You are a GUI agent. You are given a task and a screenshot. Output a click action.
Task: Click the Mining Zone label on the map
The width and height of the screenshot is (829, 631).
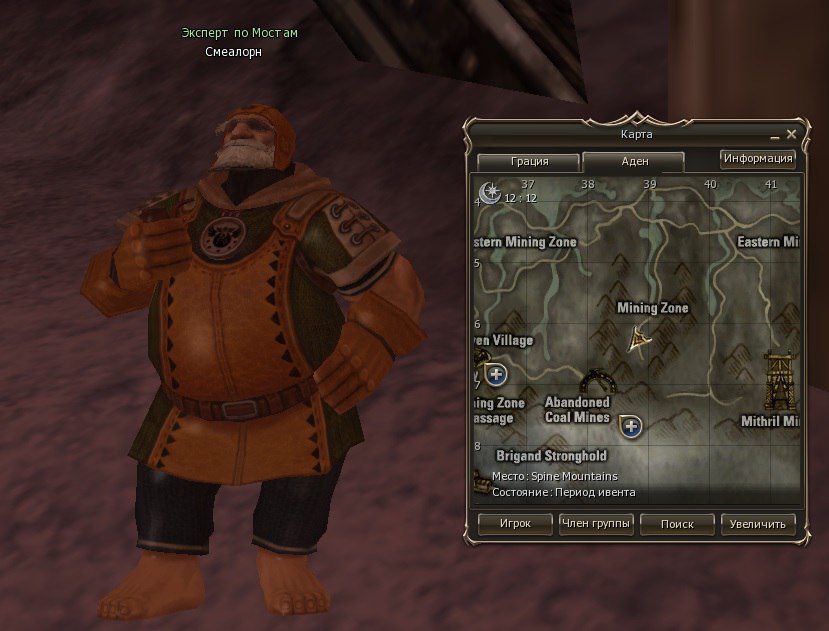[653, 308]
